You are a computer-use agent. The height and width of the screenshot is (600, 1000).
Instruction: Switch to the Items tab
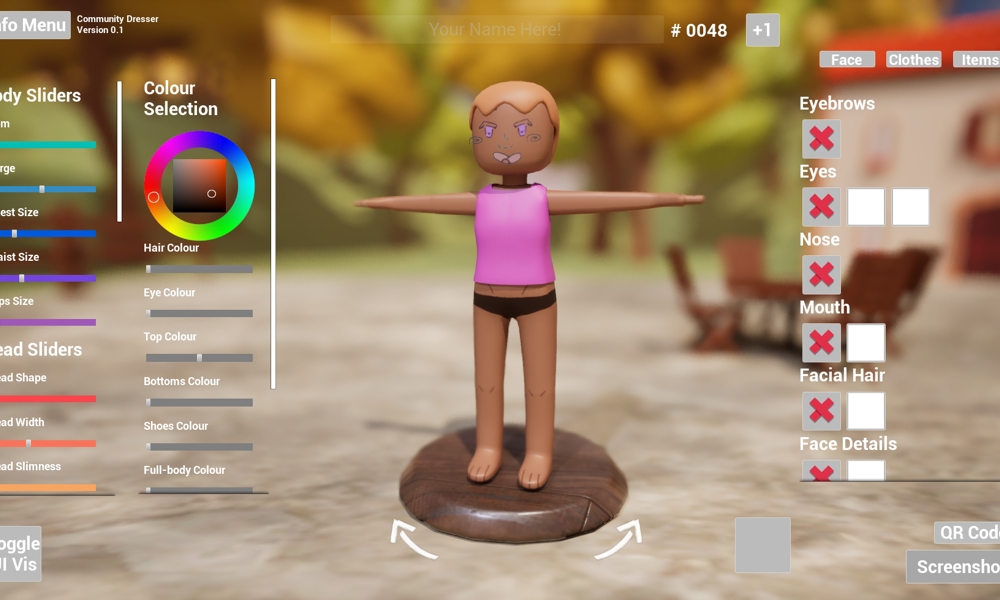[977, 60]
